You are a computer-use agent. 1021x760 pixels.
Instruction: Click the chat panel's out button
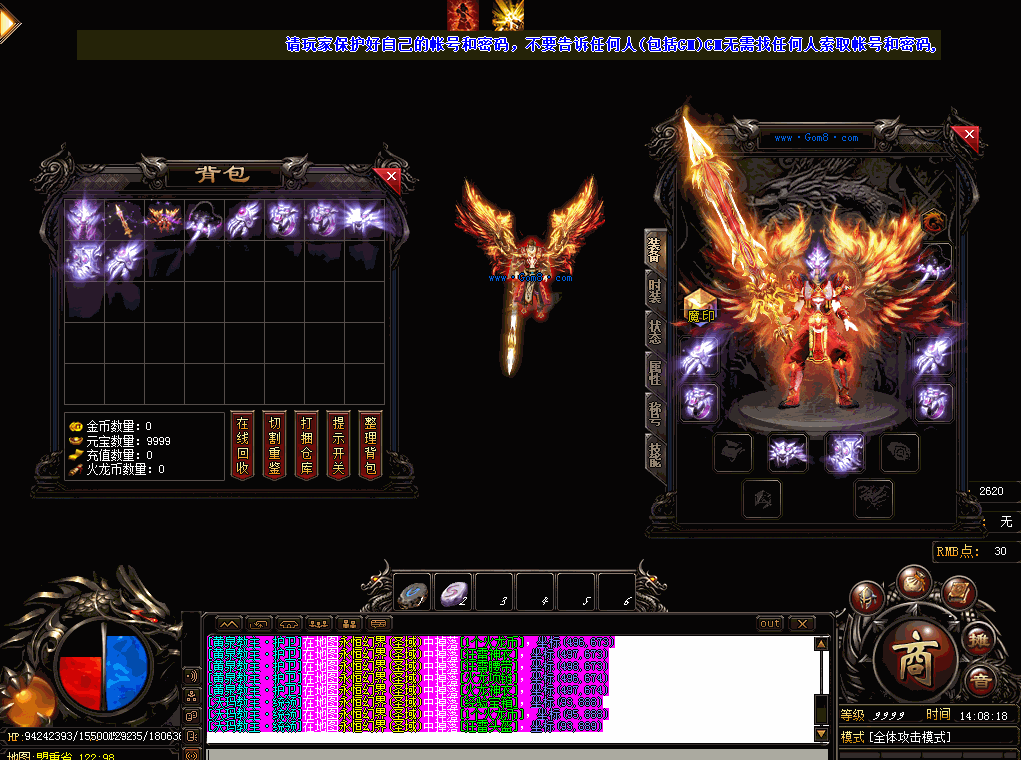tap(769, 623)
